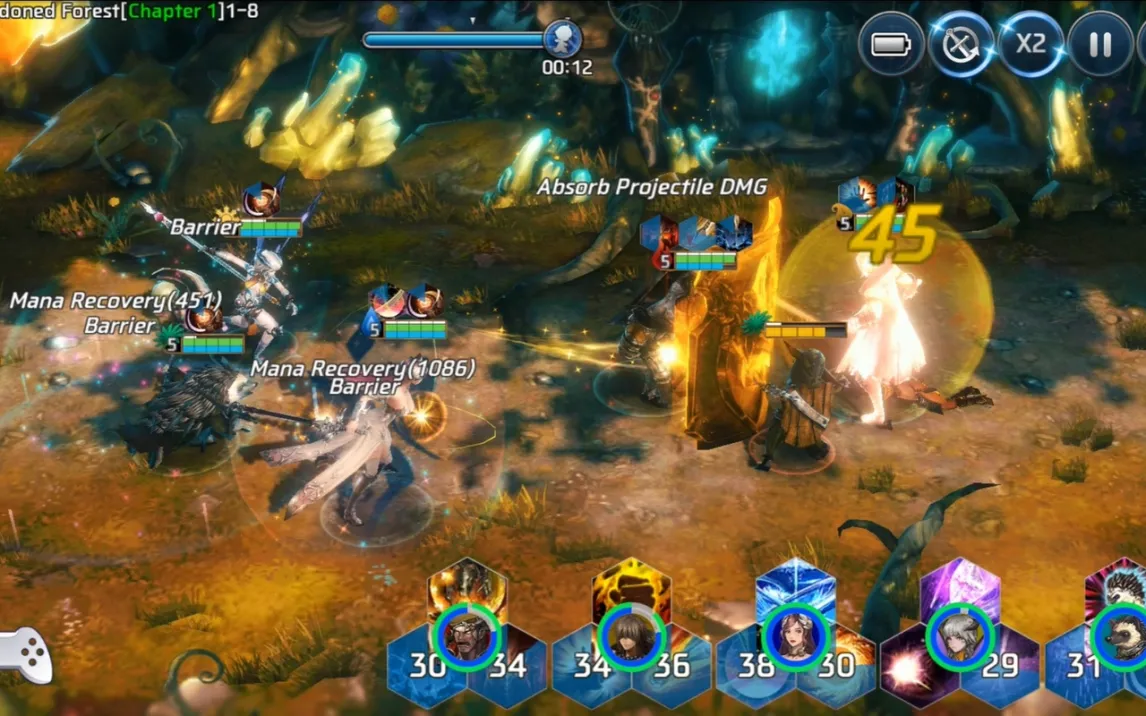This screenshot has width=1146, height=716.
Task: Use the purple starburst explosion skill
Action: 910,667
